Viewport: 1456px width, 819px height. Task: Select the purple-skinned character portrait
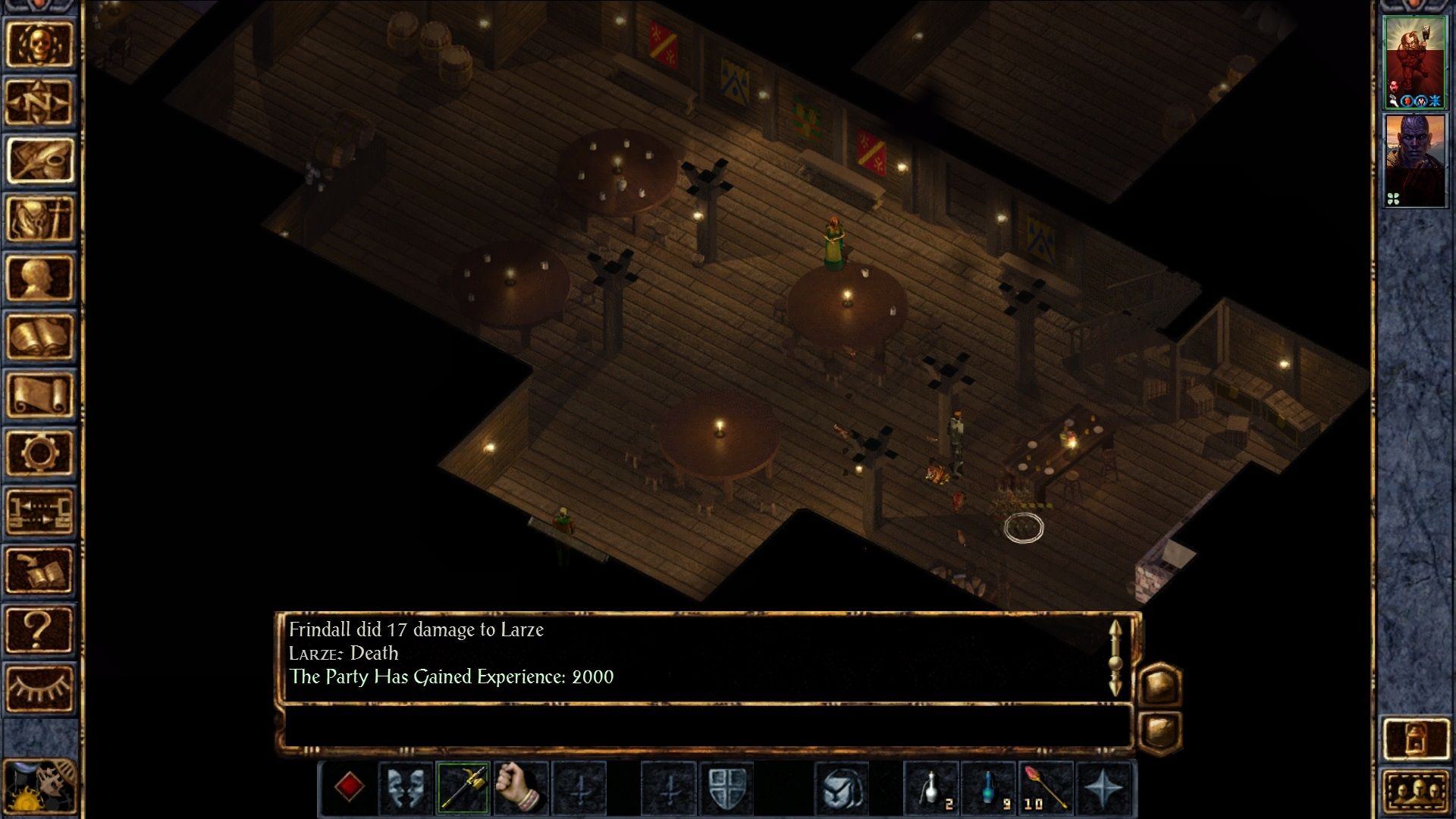point(1414,161)
